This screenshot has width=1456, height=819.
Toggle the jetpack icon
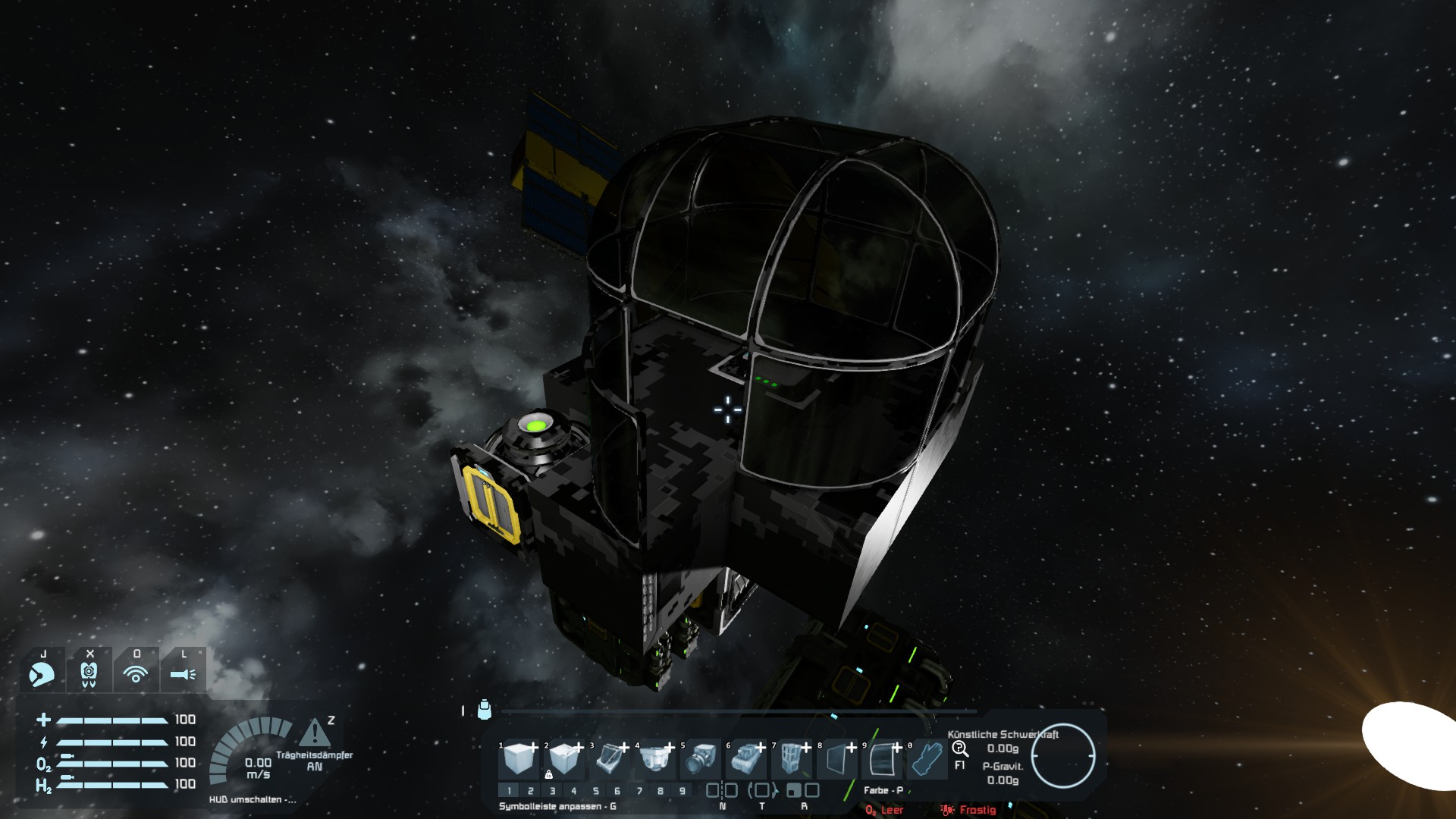coord(89,673)
